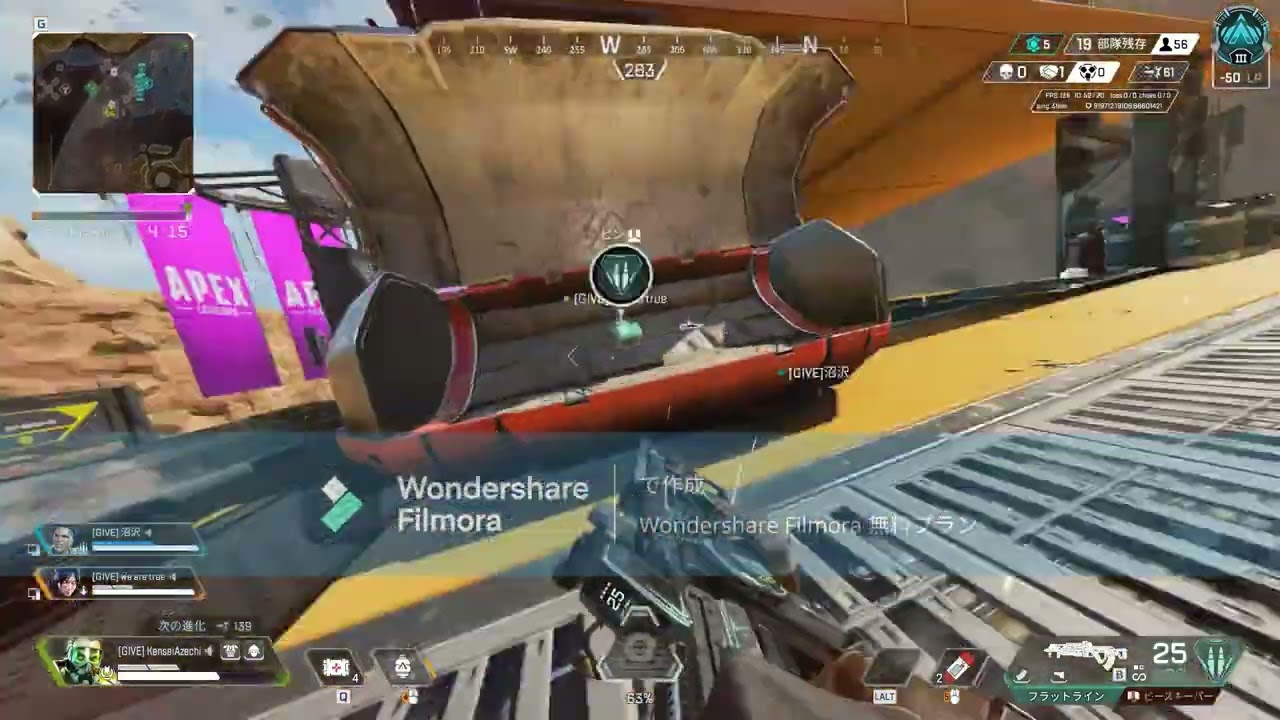Click KenseiAzechi's own legend portrait
The image size is (1280, 720).
click(79, 660)
